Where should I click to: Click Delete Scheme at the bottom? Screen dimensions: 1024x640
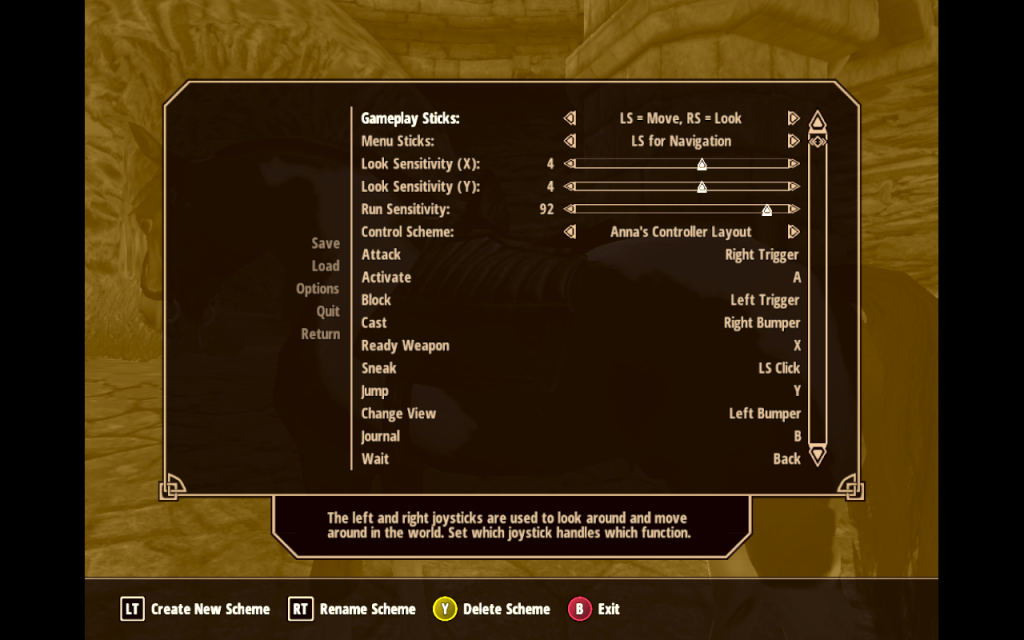pyautogui.click(x=492, y=609)
